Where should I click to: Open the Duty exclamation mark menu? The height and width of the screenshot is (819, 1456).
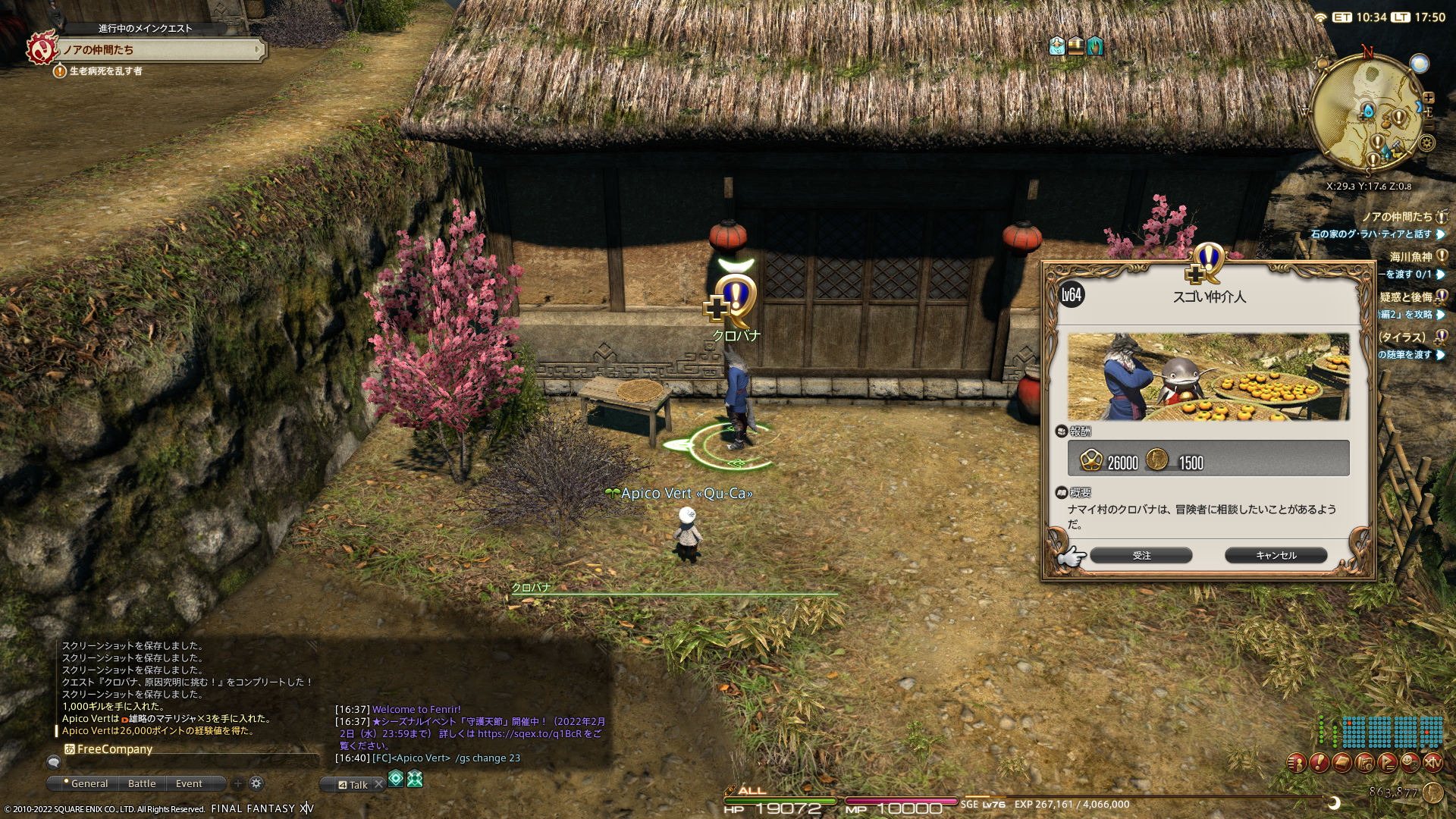click(1319, 762)
